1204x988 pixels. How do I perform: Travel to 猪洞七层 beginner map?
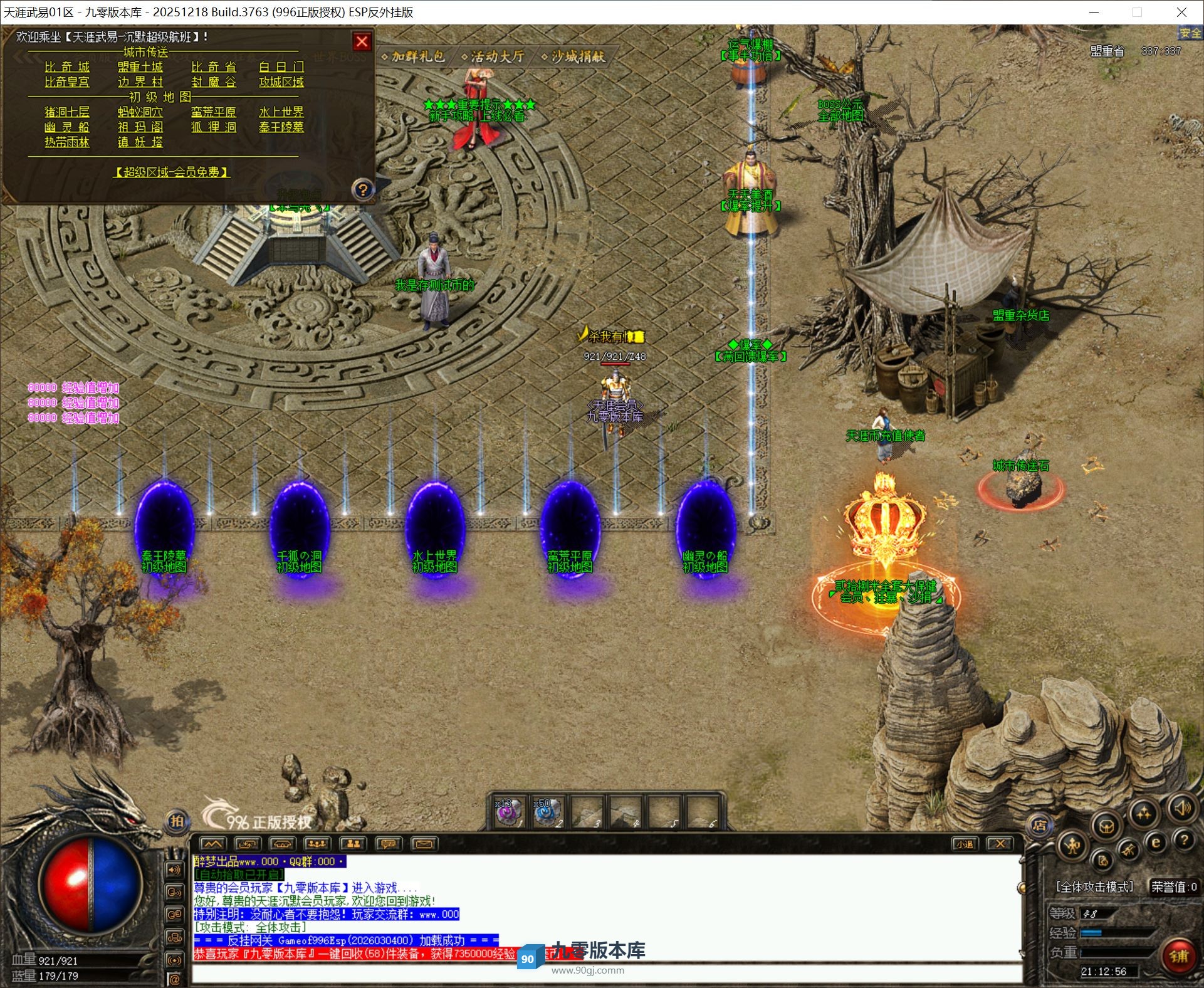[67, 112]
